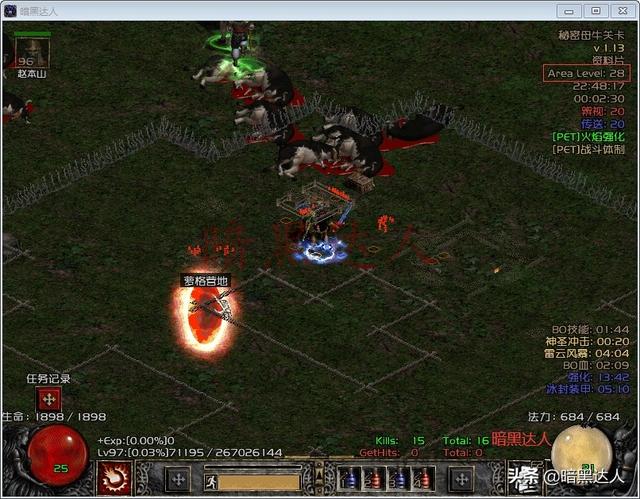Screen dimensions: 640x499
Task: Maximize the game window
Action: [595, 10]
